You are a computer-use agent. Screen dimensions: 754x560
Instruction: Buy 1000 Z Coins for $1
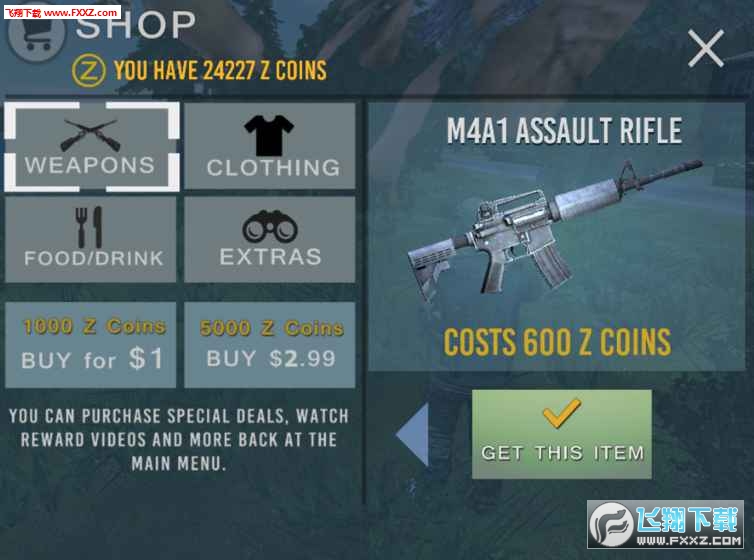91,344
